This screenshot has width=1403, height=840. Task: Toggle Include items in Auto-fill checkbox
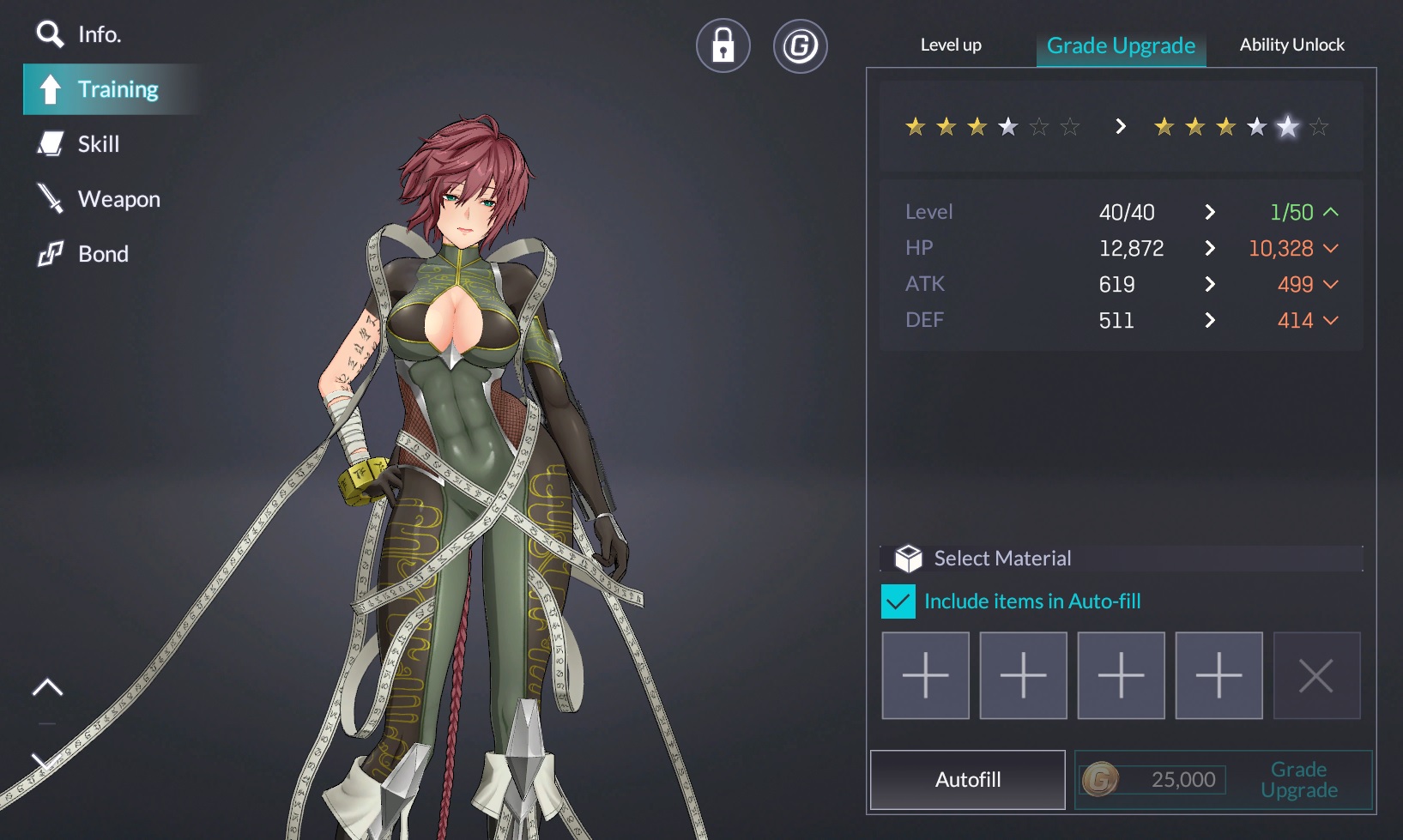tap(898, 601)
